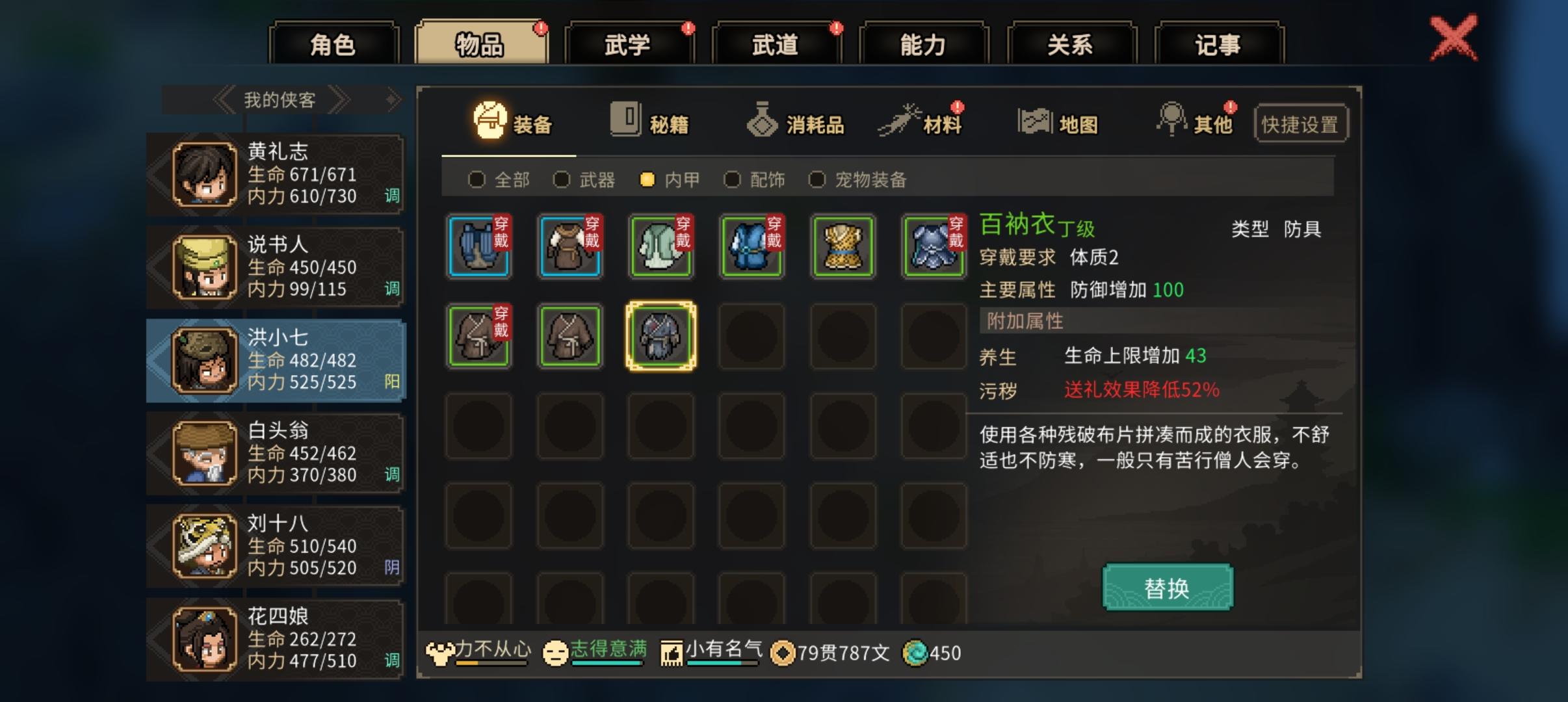Screen dimensions: 1568x702
Task: Select the equipped blue vest thumbnail
Action: pos(479,247)
